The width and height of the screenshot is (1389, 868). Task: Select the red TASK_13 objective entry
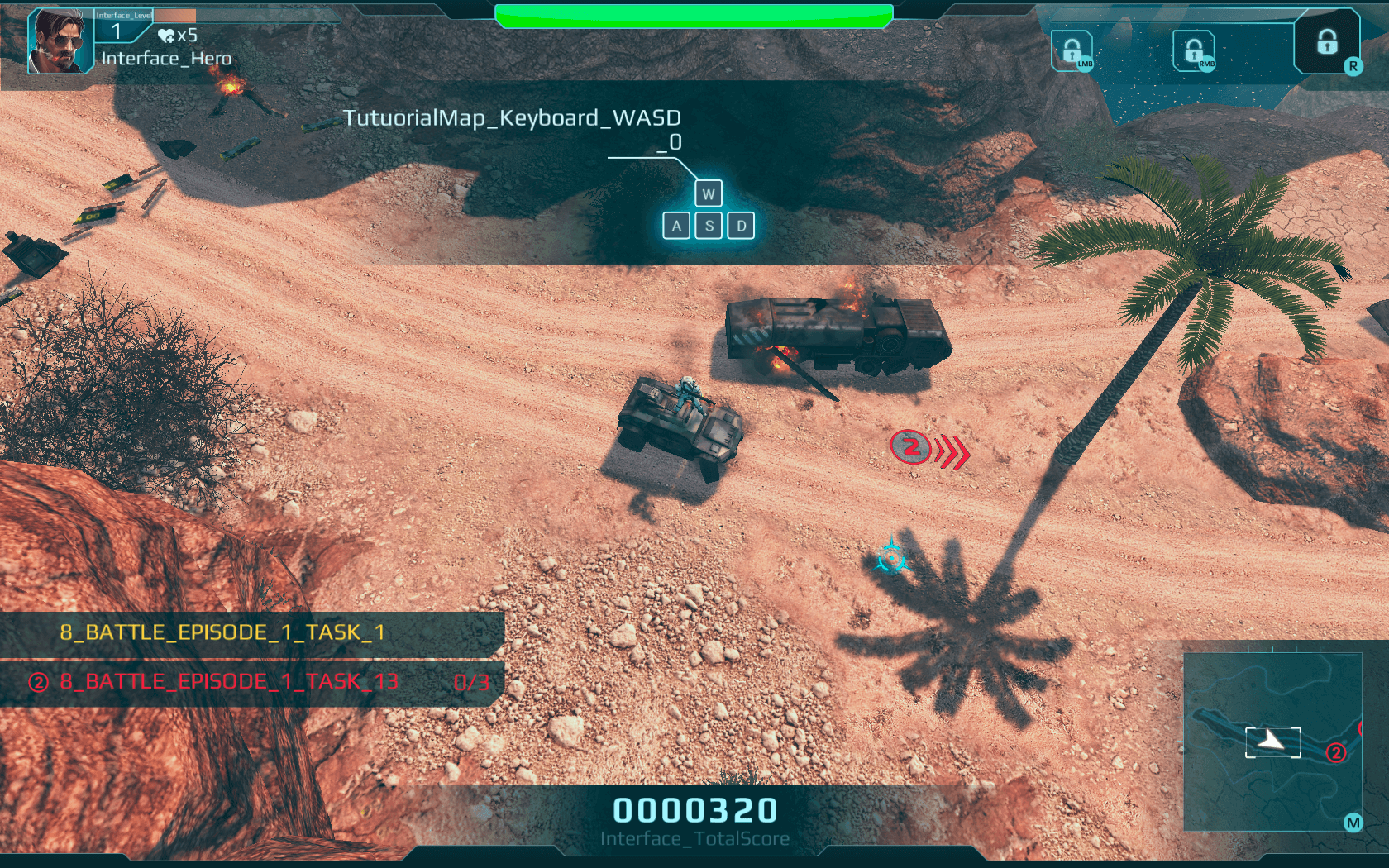coord(229,682)
